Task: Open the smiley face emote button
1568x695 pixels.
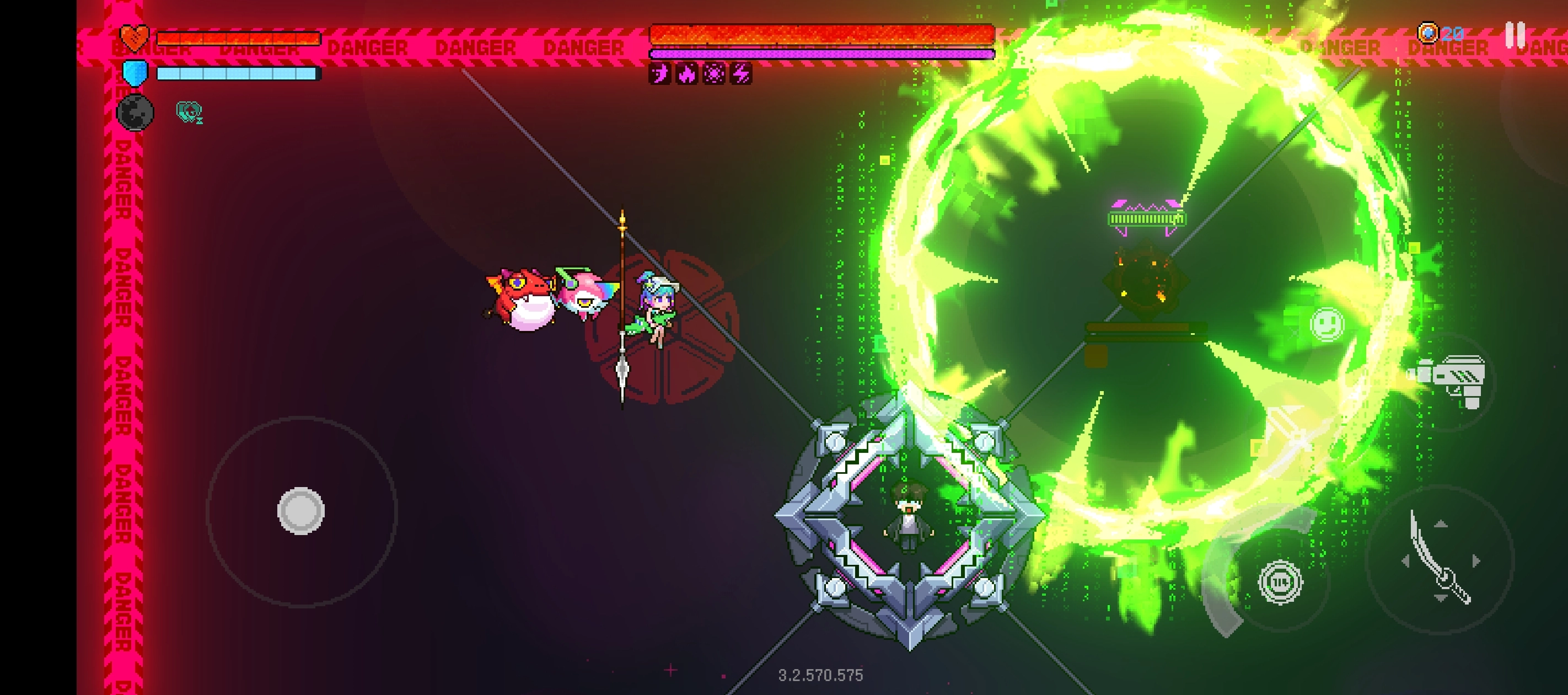Action: (x=1327, y=323)
